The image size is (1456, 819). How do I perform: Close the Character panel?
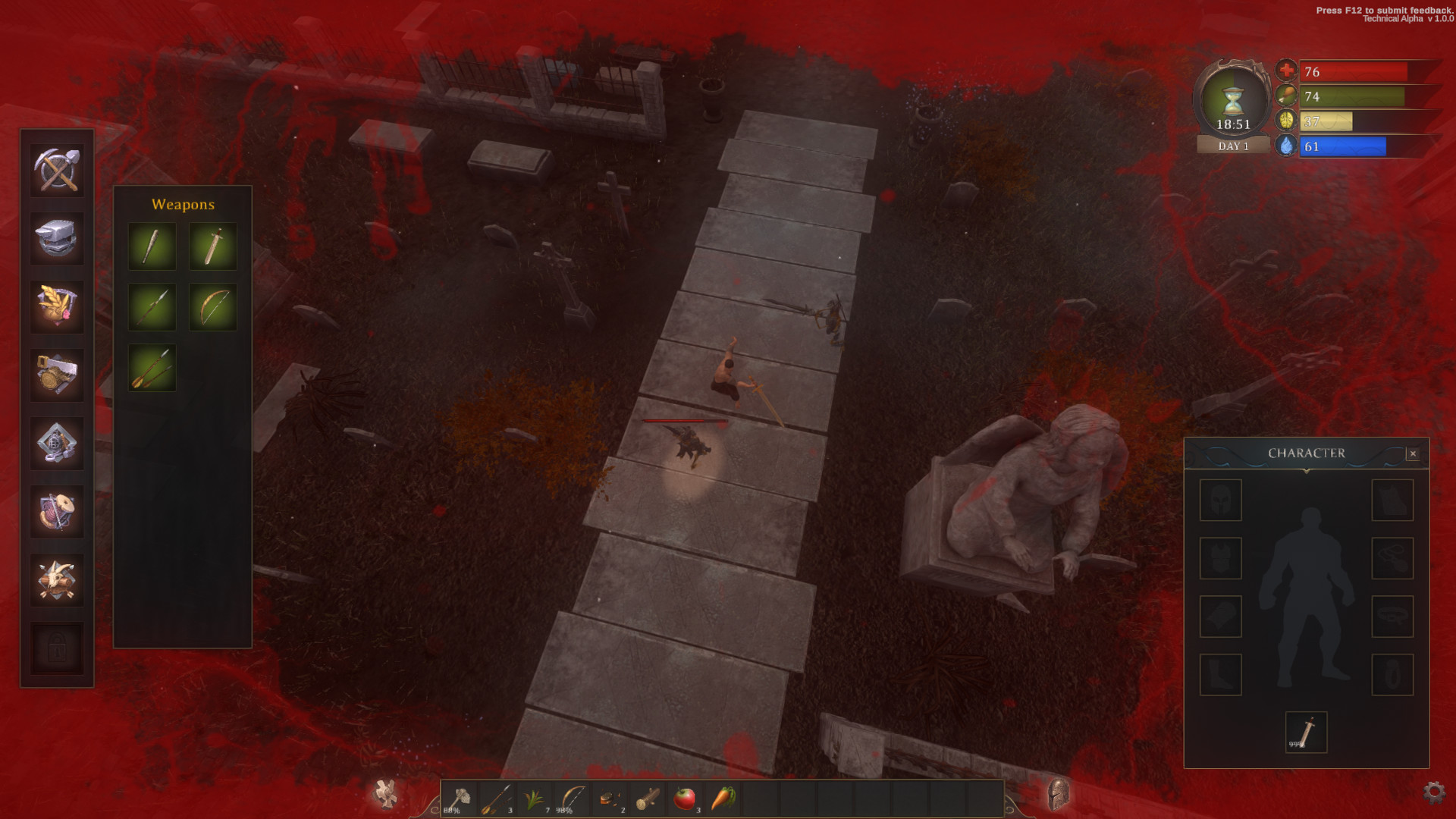pyautogui.click(x=1414, y=453)
